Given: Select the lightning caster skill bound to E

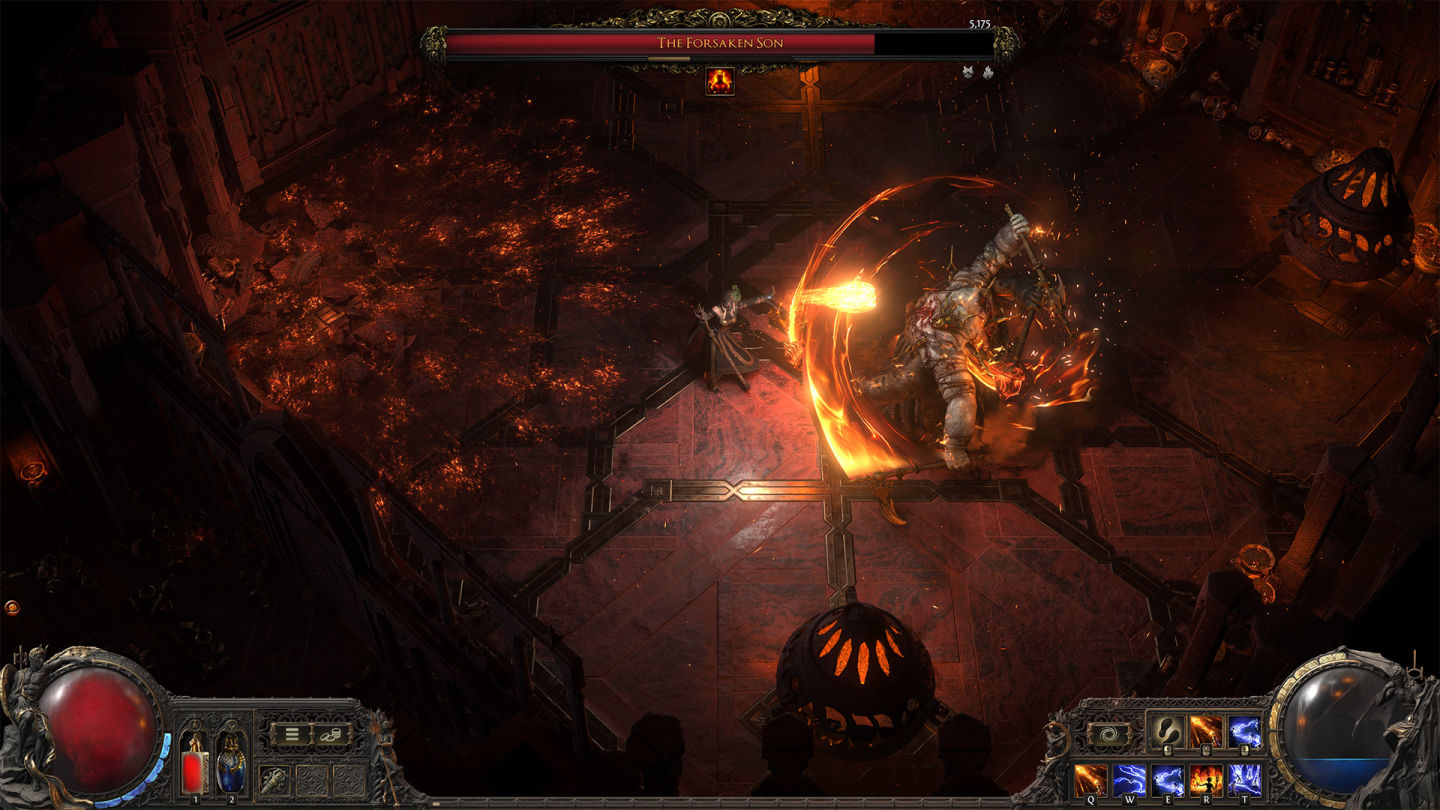Looking at the screenshot, I should tap(1167, 780).
